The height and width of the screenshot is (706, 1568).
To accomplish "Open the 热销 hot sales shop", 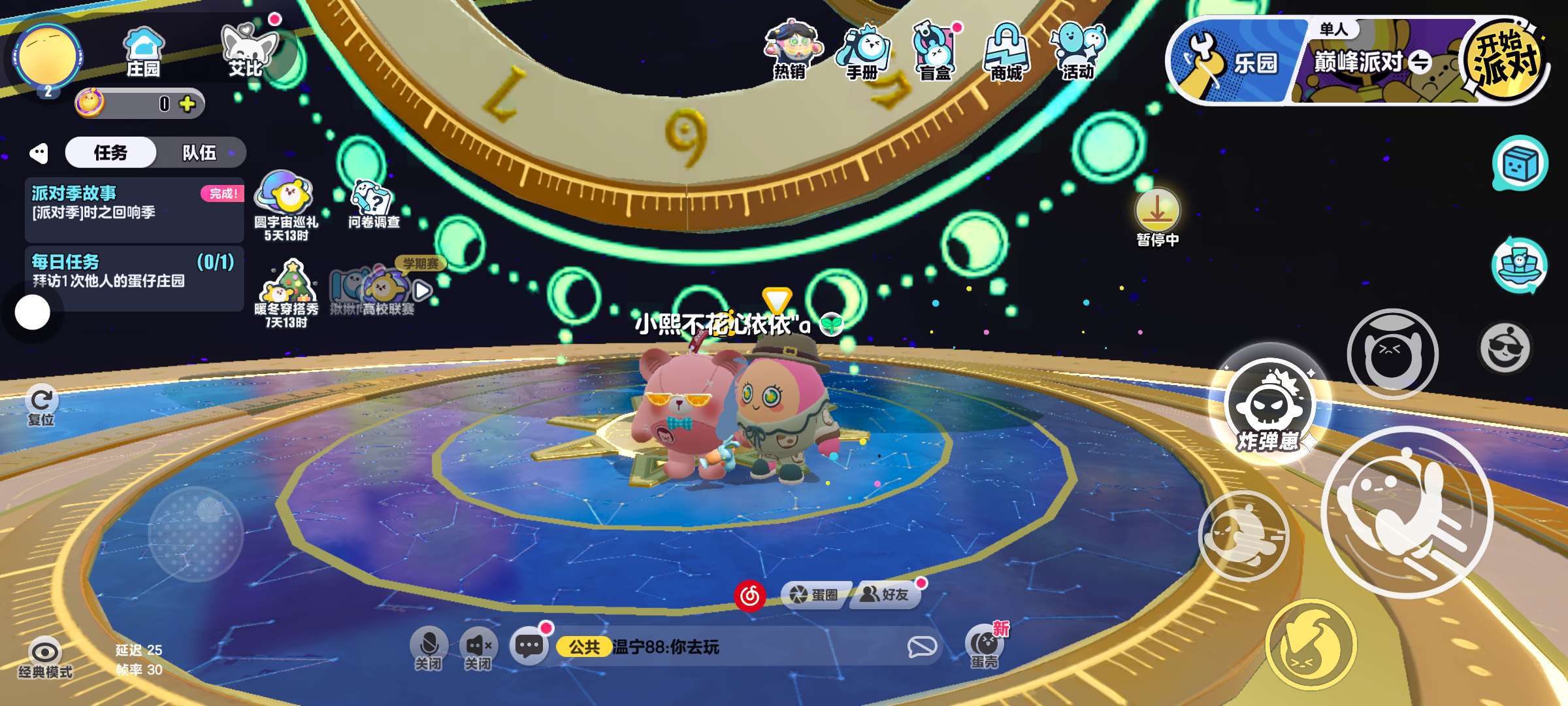I will 791,51.
